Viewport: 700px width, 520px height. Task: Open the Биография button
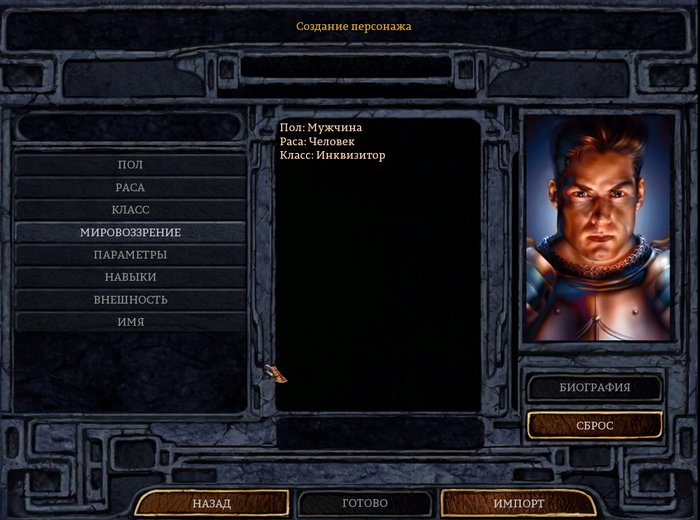tap(594, 388)
